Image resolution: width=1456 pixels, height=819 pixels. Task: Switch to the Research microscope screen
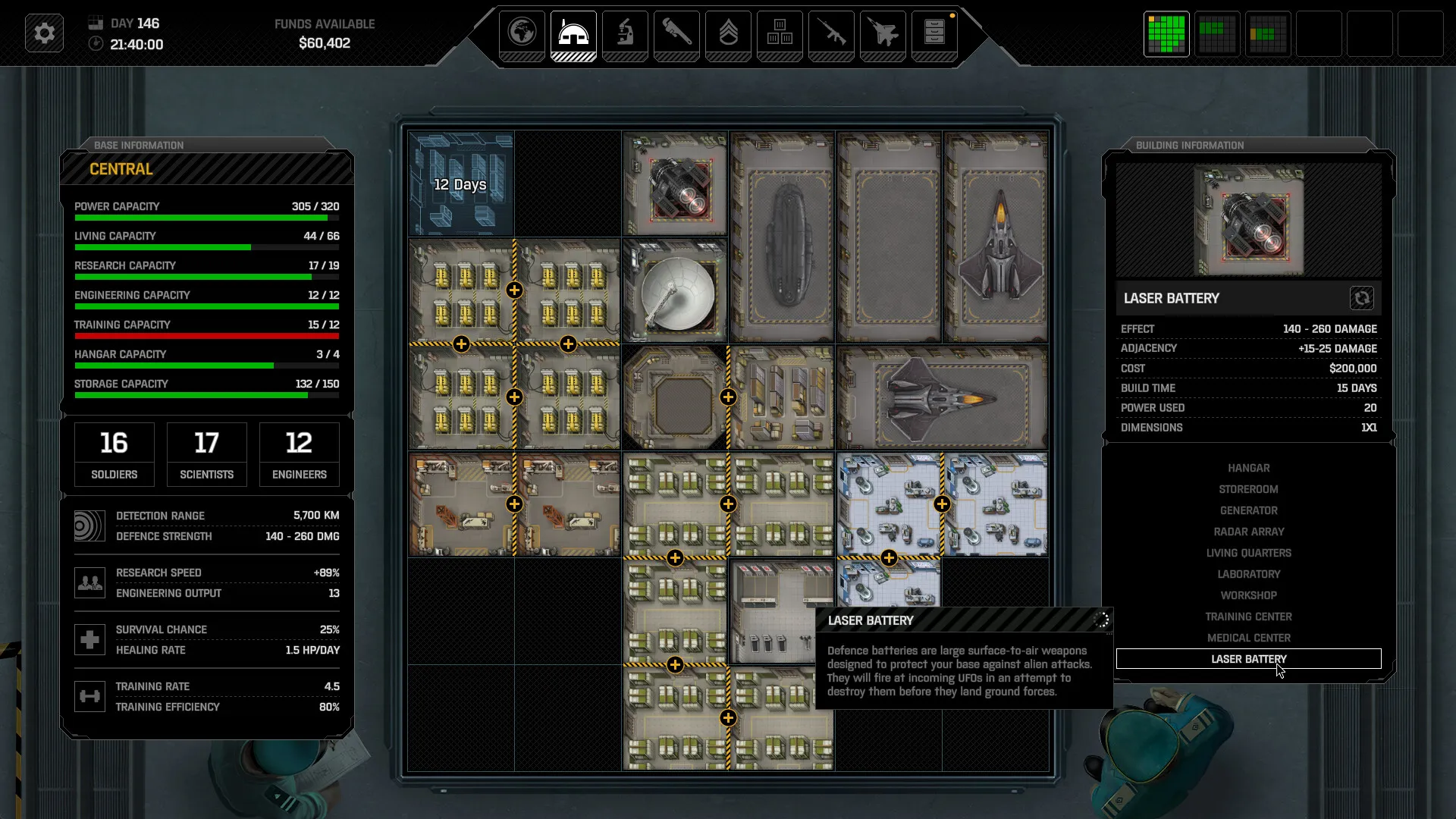pyautogui.click(x=625, y=34)
